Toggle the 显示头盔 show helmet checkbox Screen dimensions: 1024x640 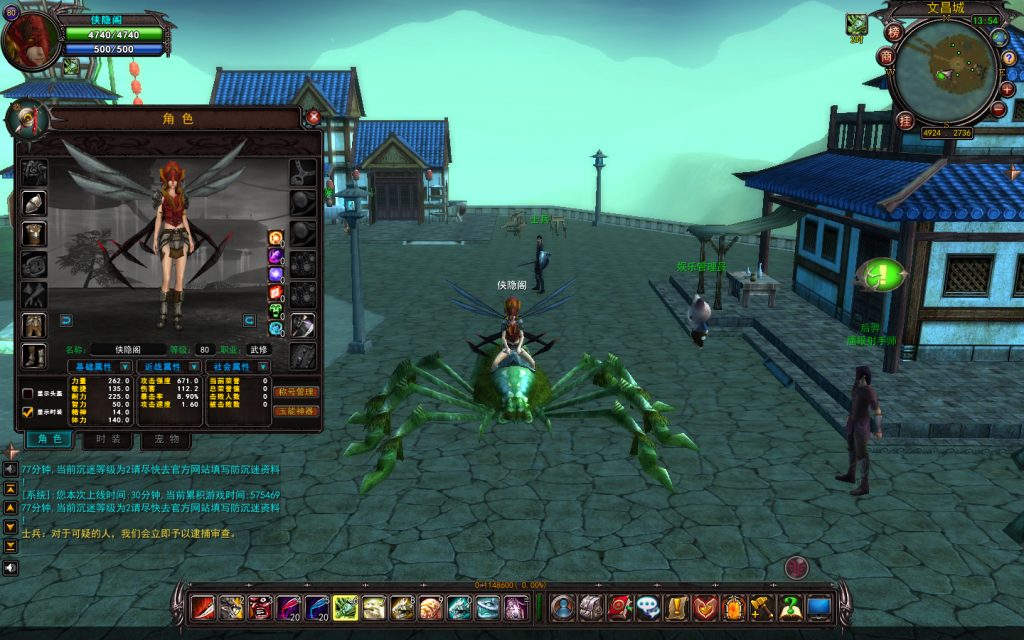[x=28, y=393]
